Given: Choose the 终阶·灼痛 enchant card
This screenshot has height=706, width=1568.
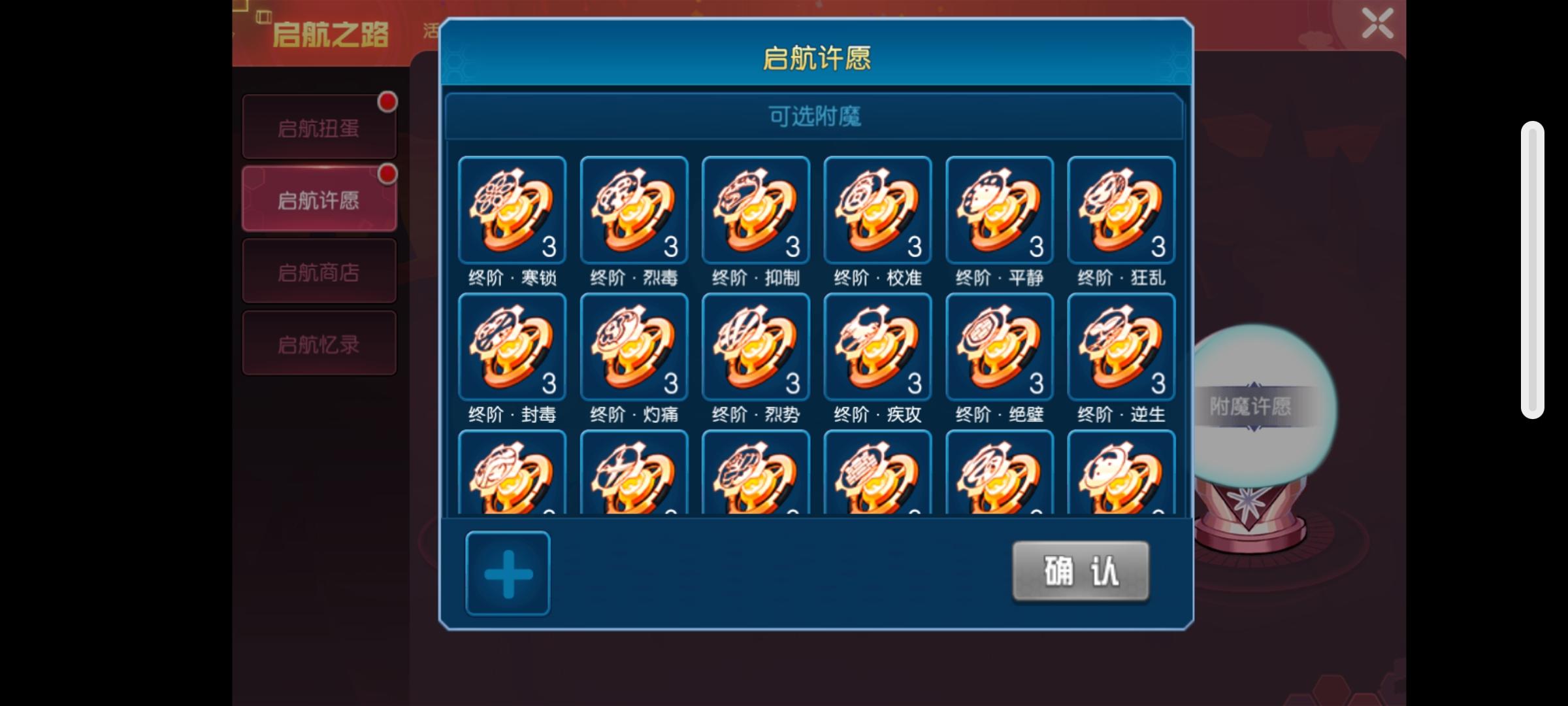Looking at the screenshot, I should 633,346.
